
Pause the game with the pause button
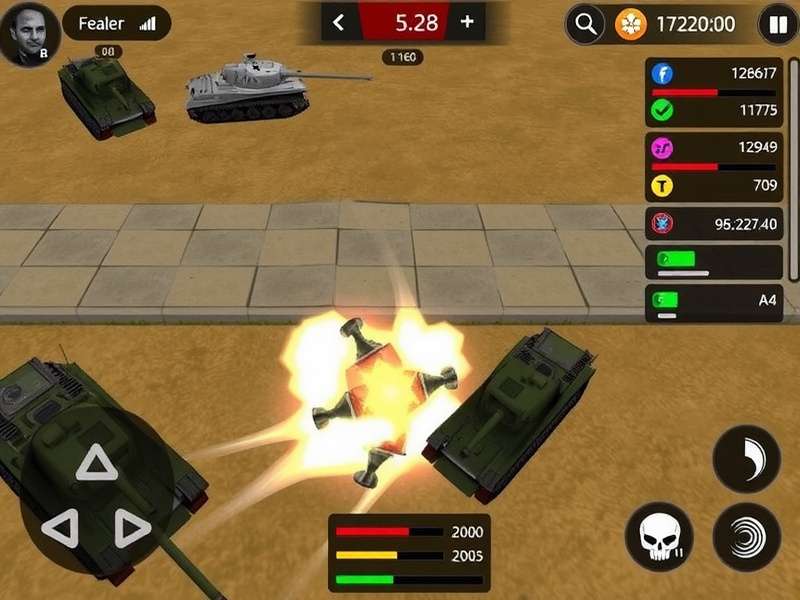[777, 24]
